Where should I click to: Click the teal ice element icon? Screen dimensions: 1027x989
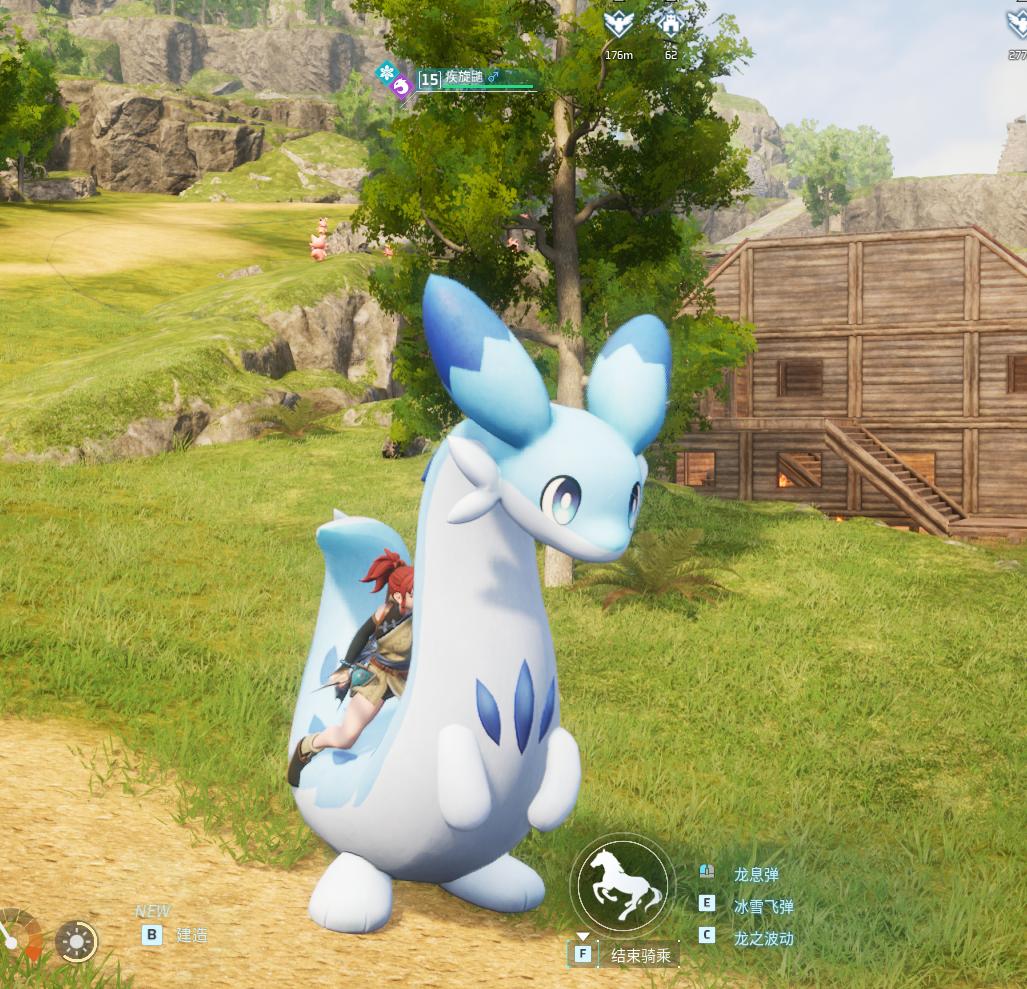(x=386, y=71)
